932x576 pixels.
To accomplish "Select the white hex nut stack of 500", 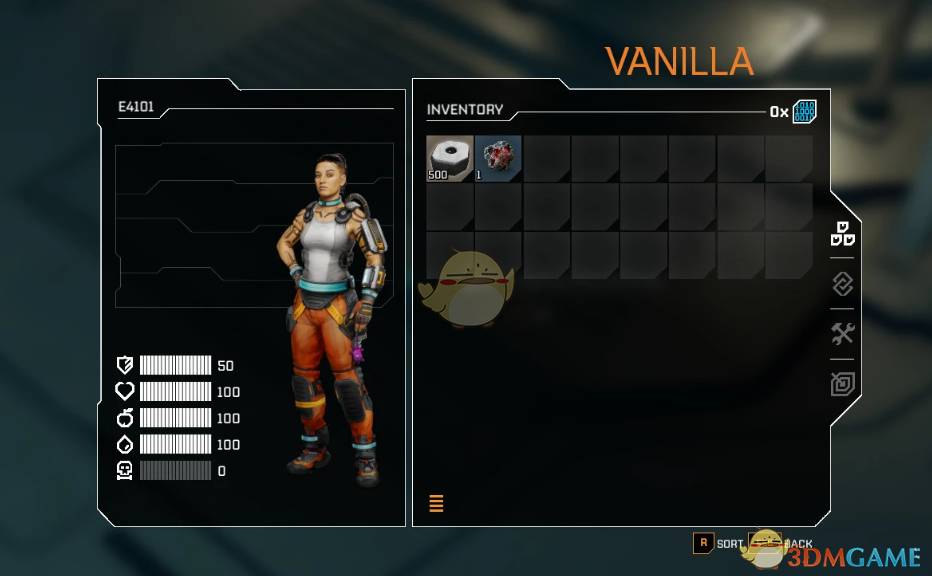I will (450, 159).
